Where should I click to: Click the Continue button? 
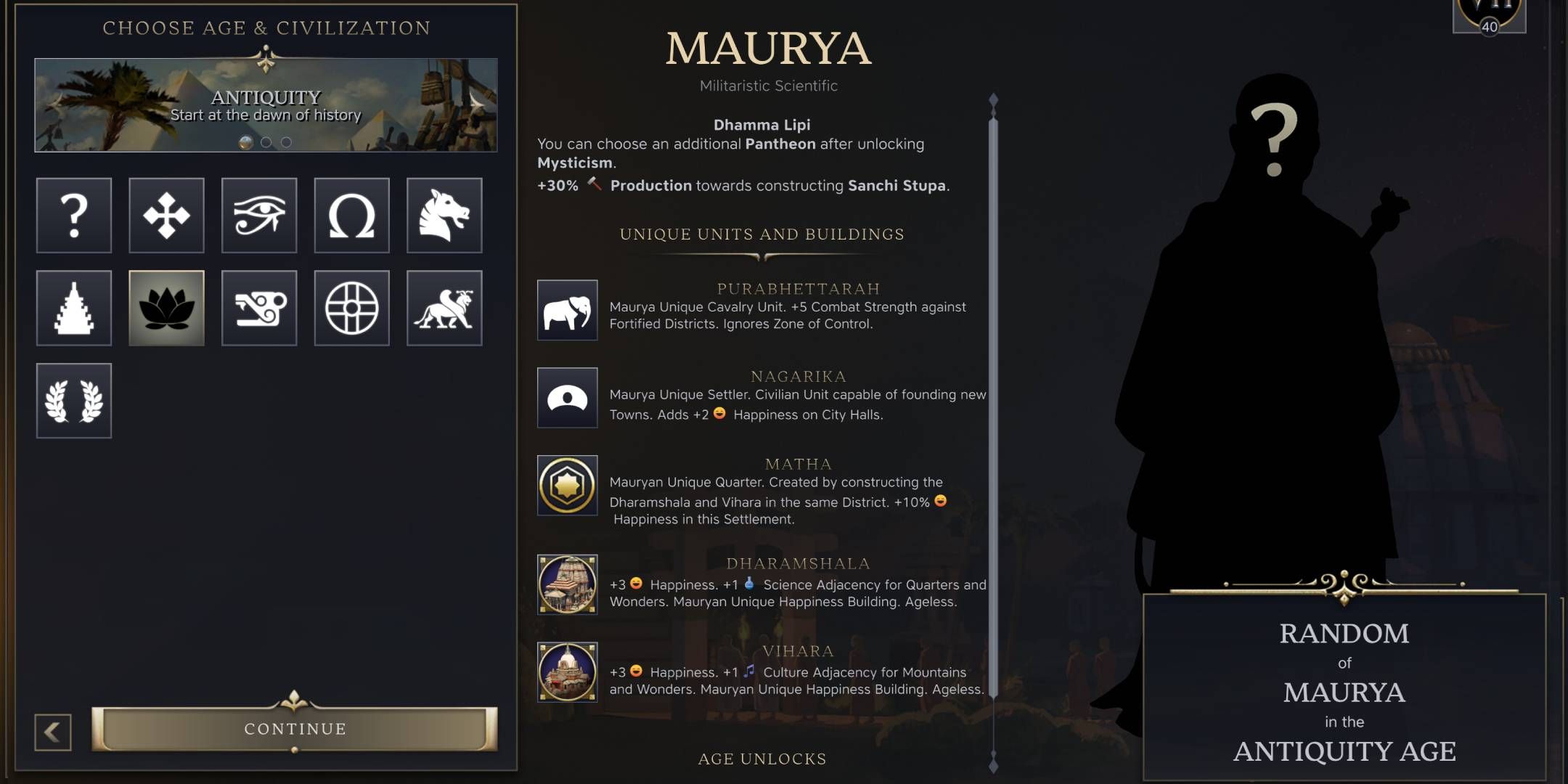click(x=293, y=729)
